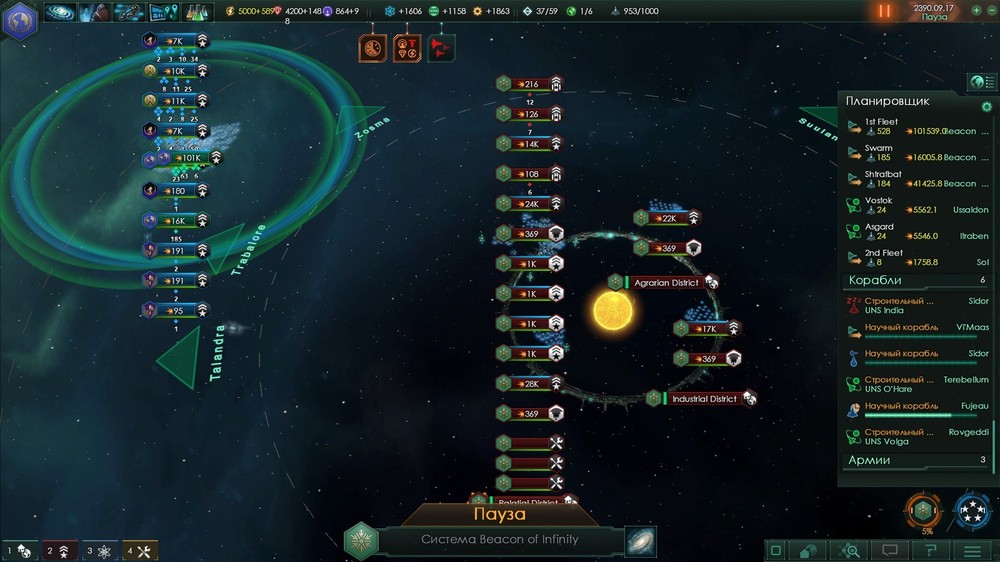This screenshot has width=1000, height=562.
Task: Toggle the orange pause button
Action: coord(884,11)
